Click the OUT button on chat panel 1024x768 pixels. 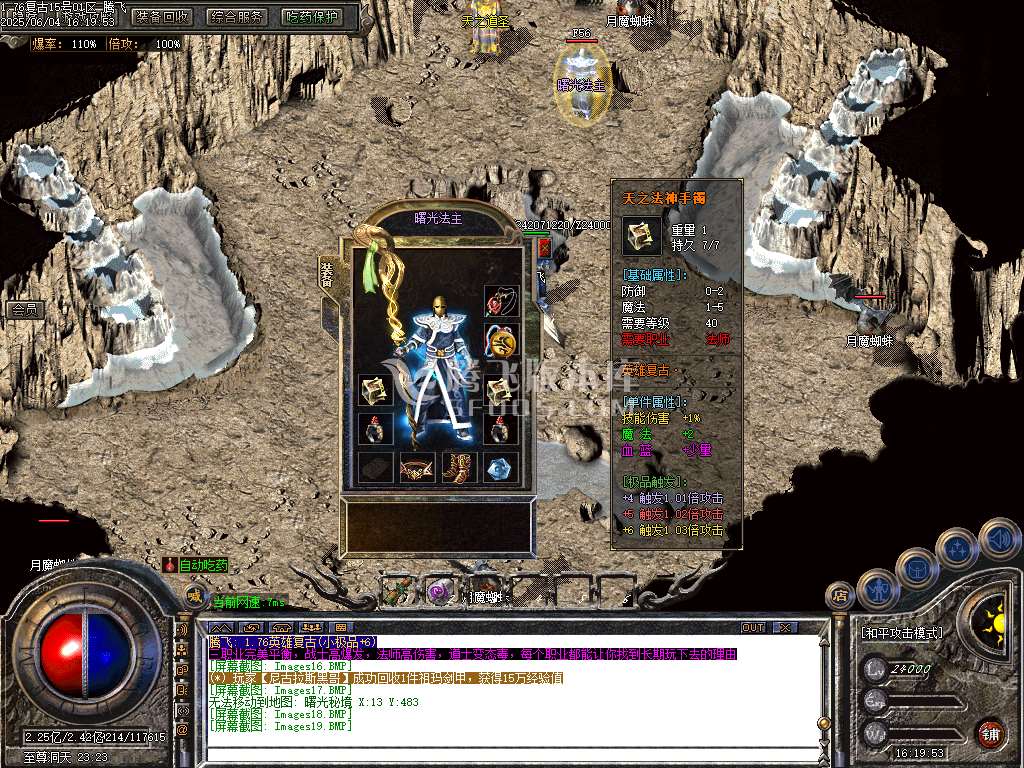click(753, 627)
